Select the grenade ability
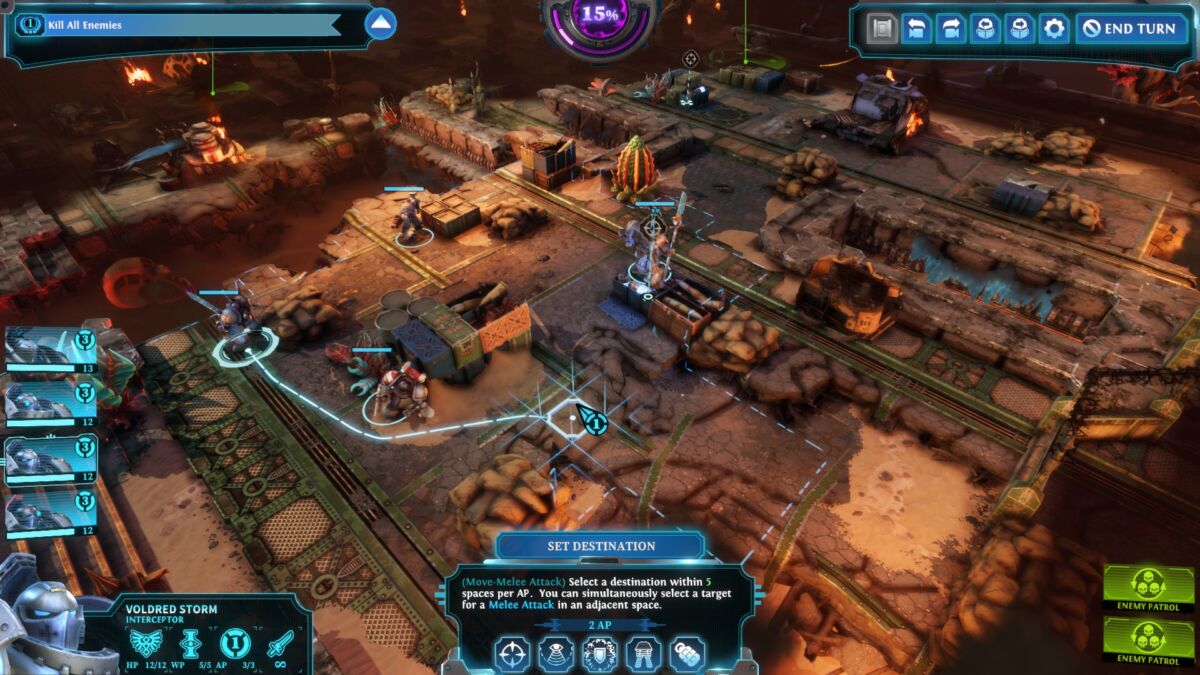 [687, 654]
